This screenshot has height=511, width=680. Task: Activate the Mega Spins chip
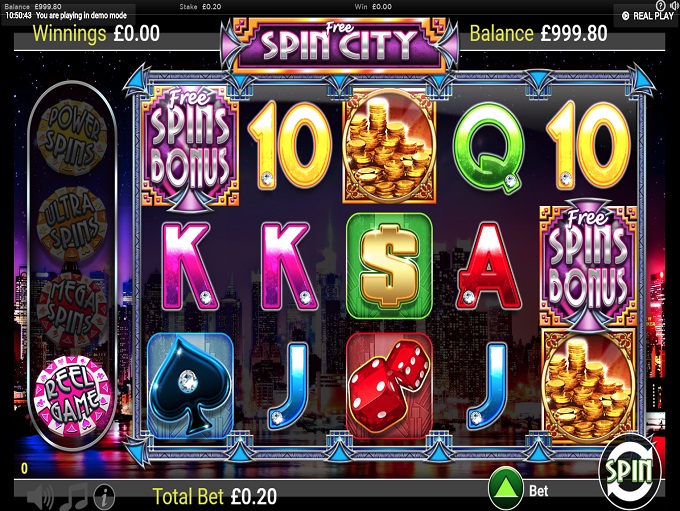click(x=72, y=300)
